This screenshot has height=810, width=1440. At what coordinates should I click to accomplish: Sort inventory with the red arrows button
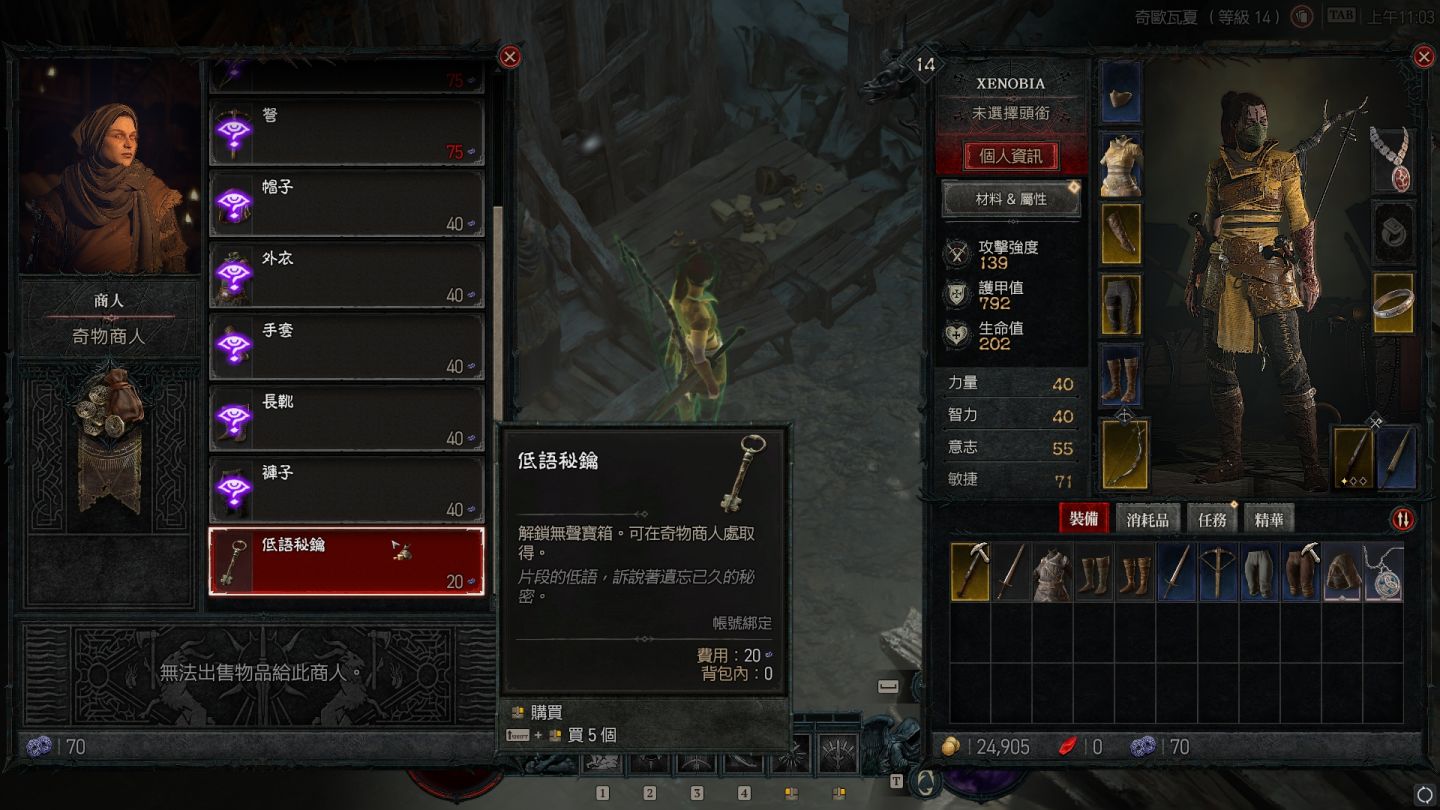[x=1403, y=519]
